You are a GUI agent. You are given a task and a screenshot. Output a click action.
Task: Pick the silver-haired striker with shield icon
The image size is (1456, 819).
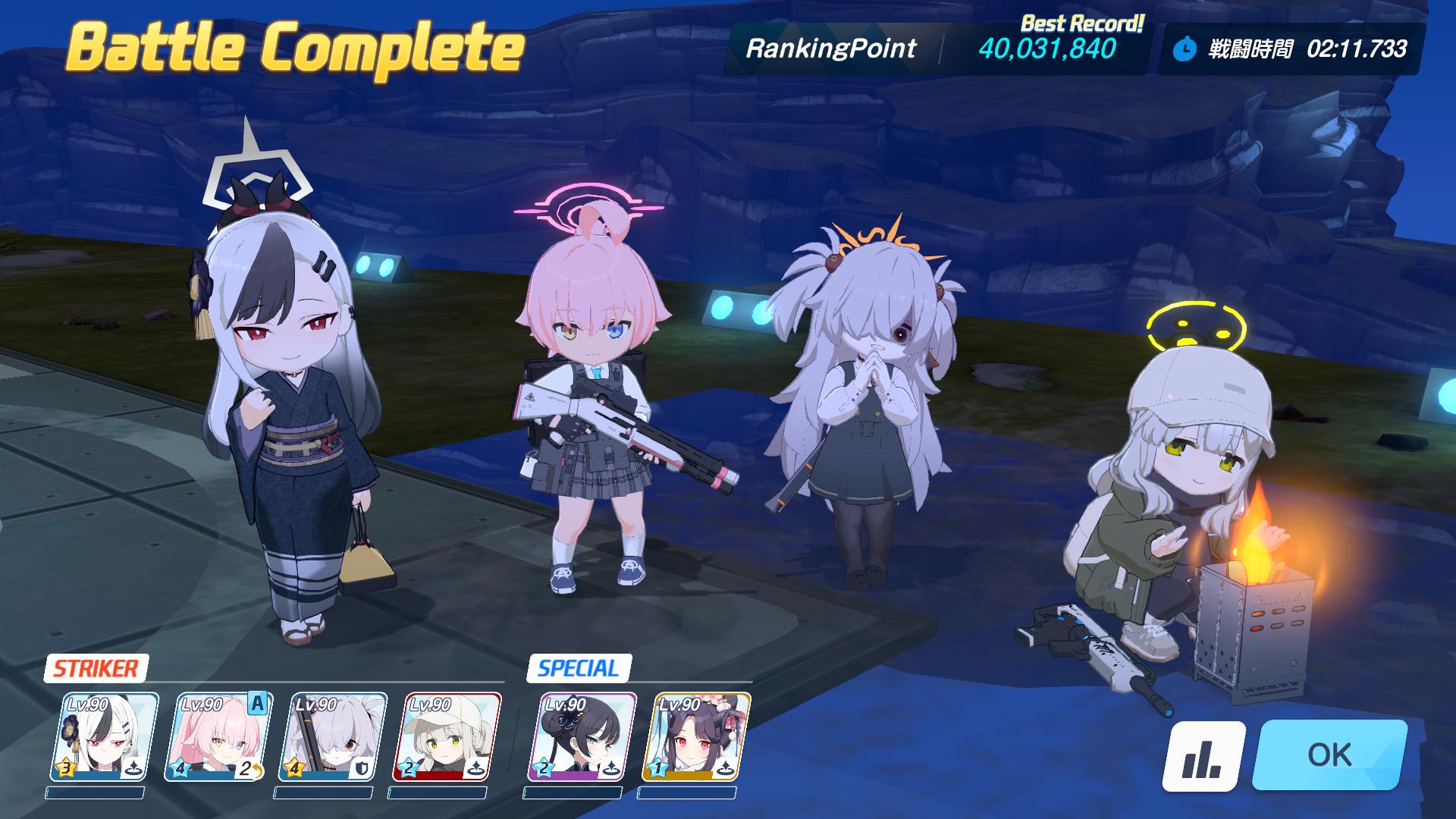[x=332, y=736]
